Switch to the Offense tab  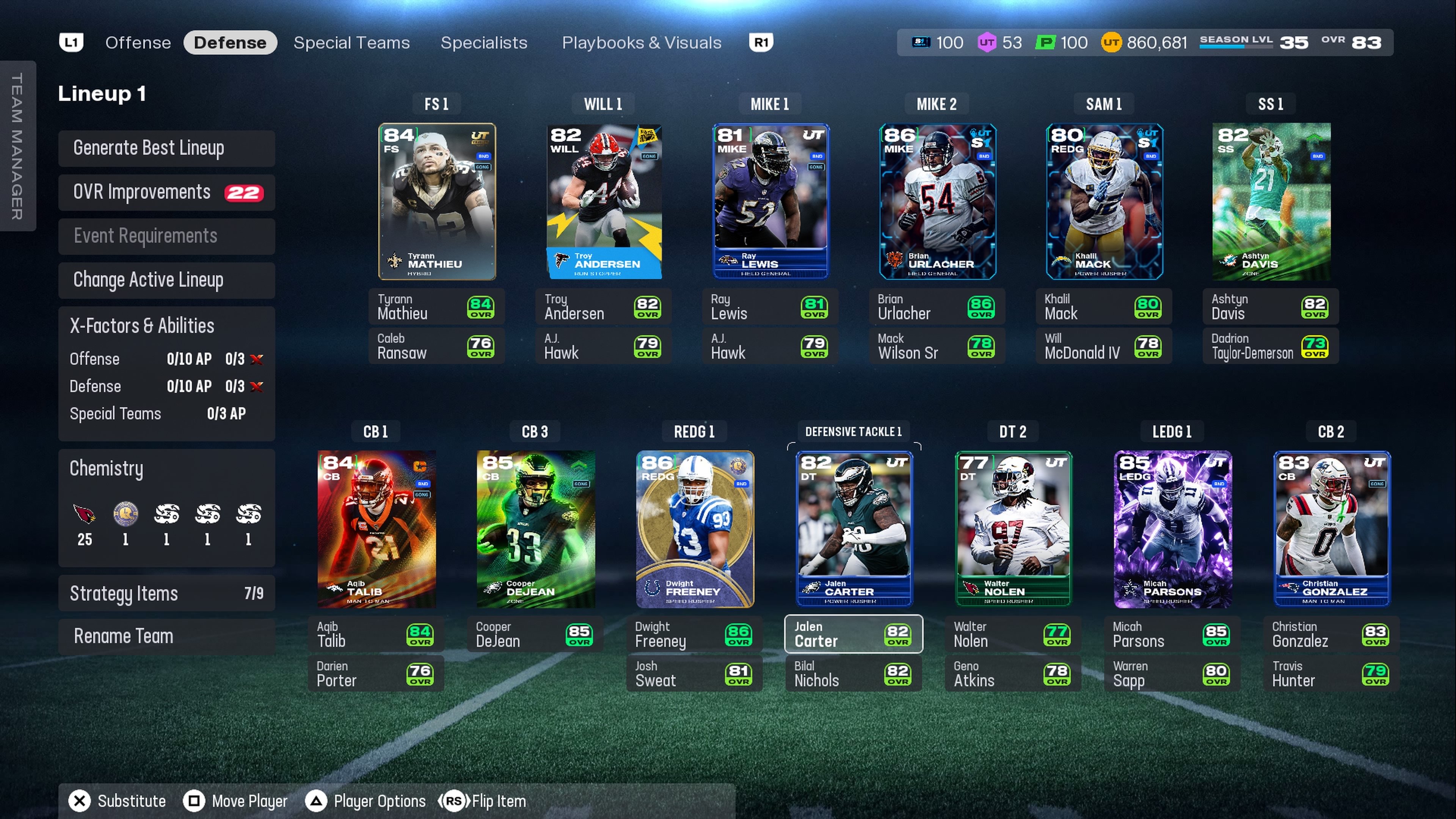tap(138, 42)
